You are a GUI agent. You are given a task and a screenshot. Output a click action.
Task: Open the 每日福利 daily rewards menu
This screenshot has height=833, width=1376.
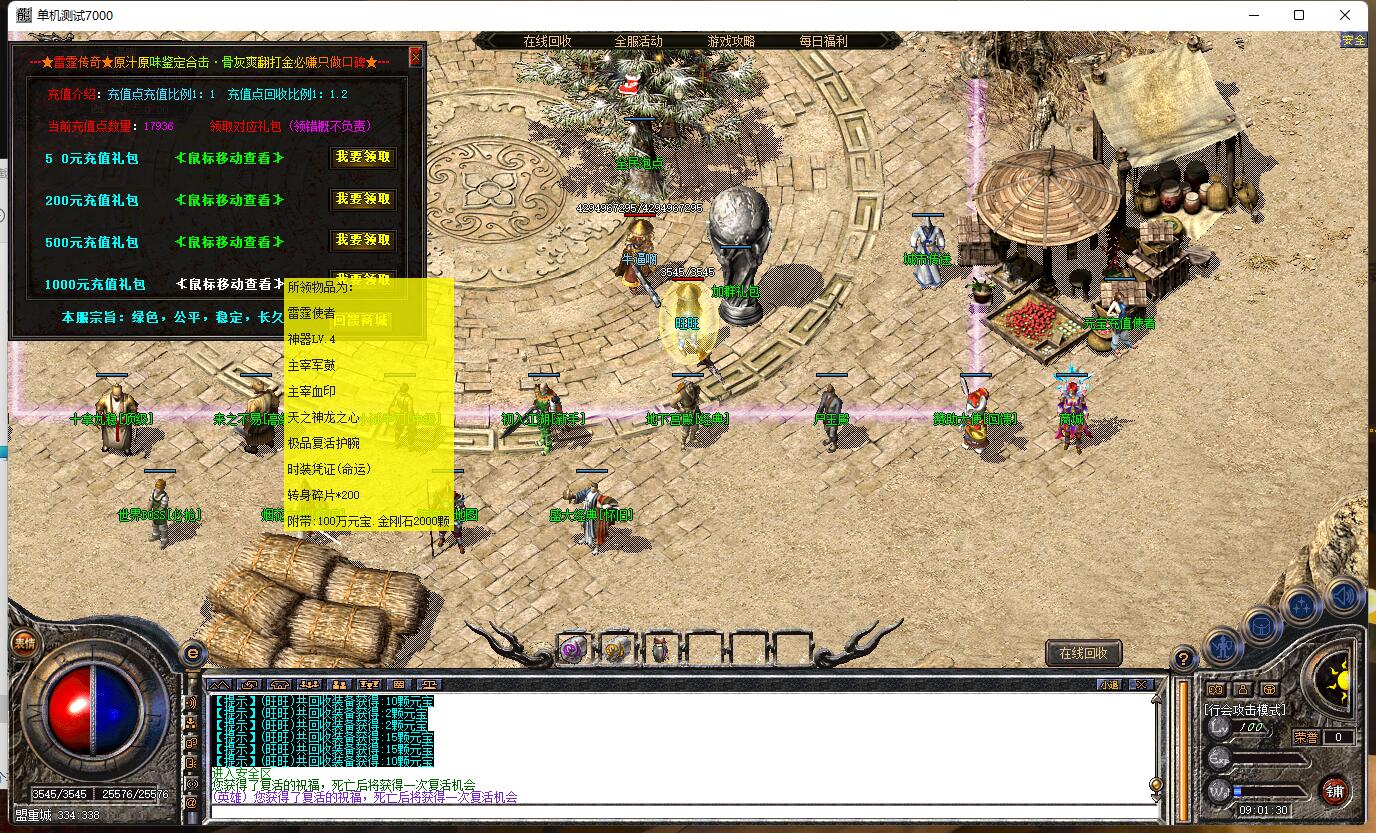point(823,41)
